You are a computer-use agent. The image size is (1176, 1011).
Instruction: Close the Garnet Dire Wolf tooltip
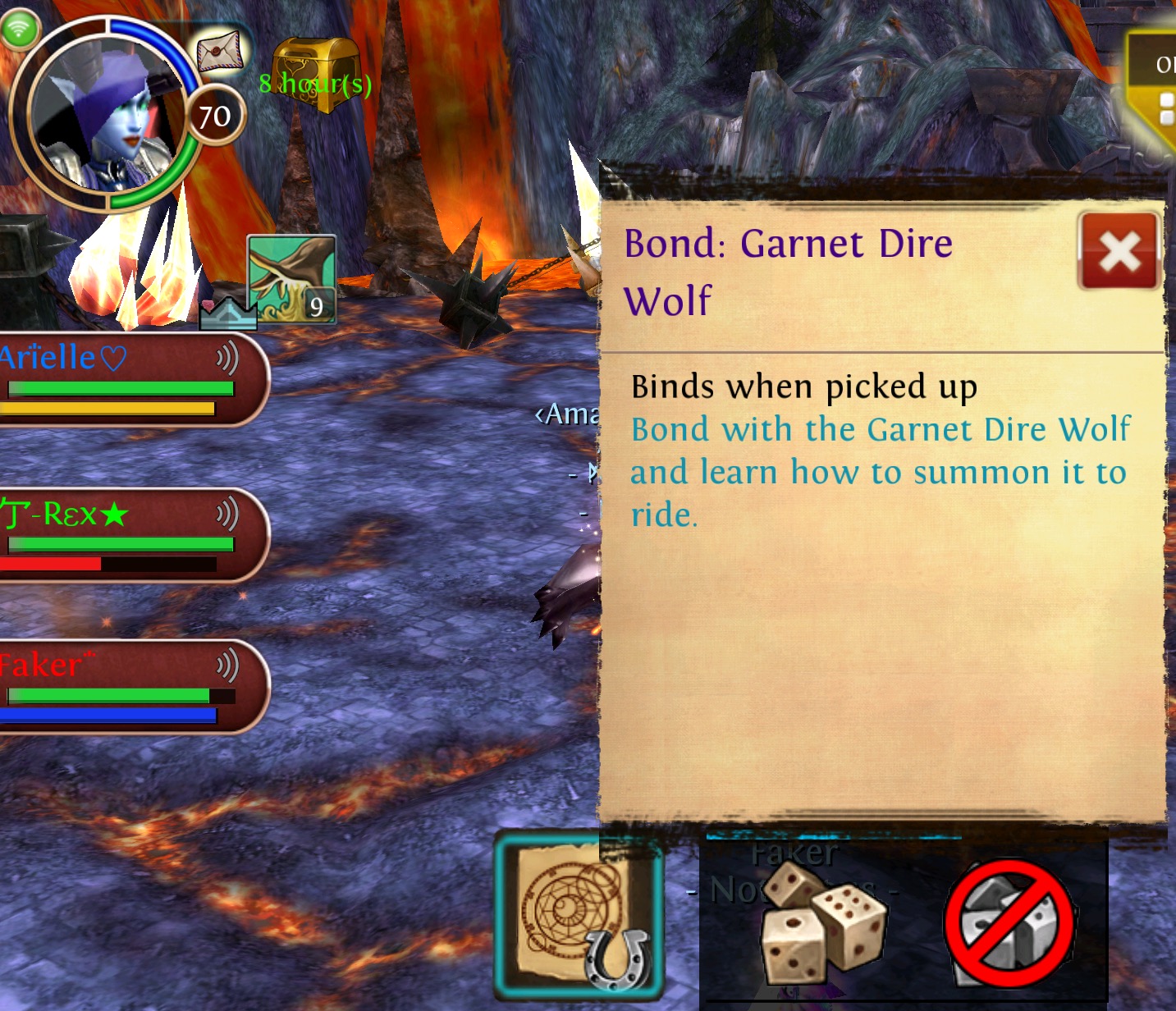[x=1119, y=252]
